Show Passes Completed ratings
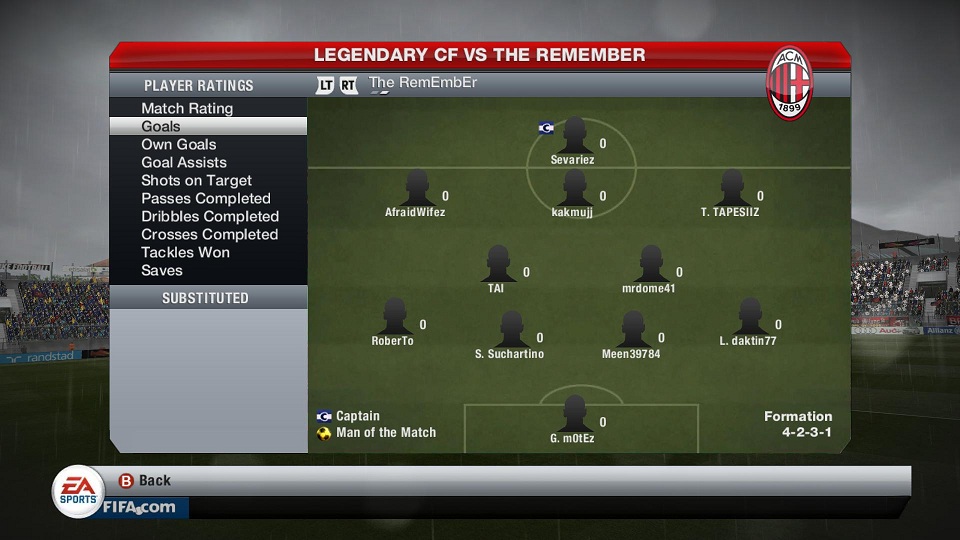This screenshot has height=540, width=960. click(206, 198)
